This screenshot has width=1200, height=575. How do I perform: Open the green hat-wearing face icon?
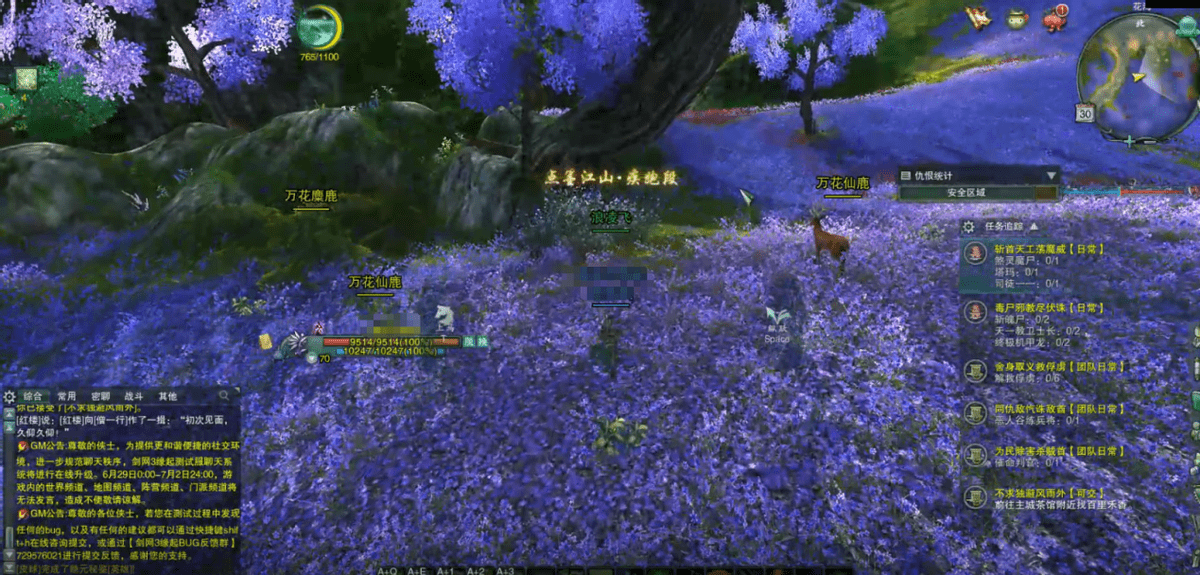click(x=1016, y=19)
